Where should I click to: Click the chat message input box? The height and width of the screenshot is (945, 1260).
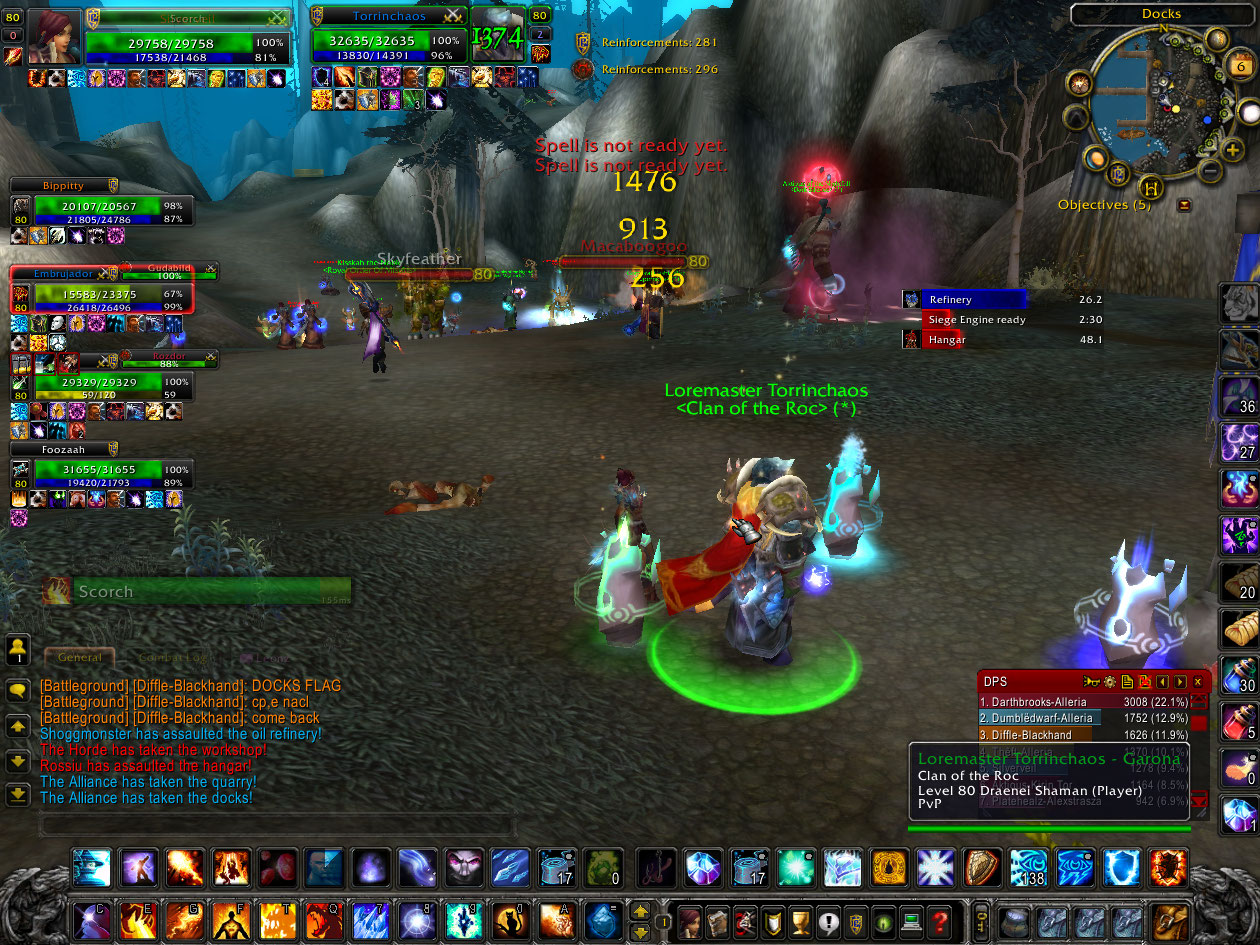click(x=277, y=826)
